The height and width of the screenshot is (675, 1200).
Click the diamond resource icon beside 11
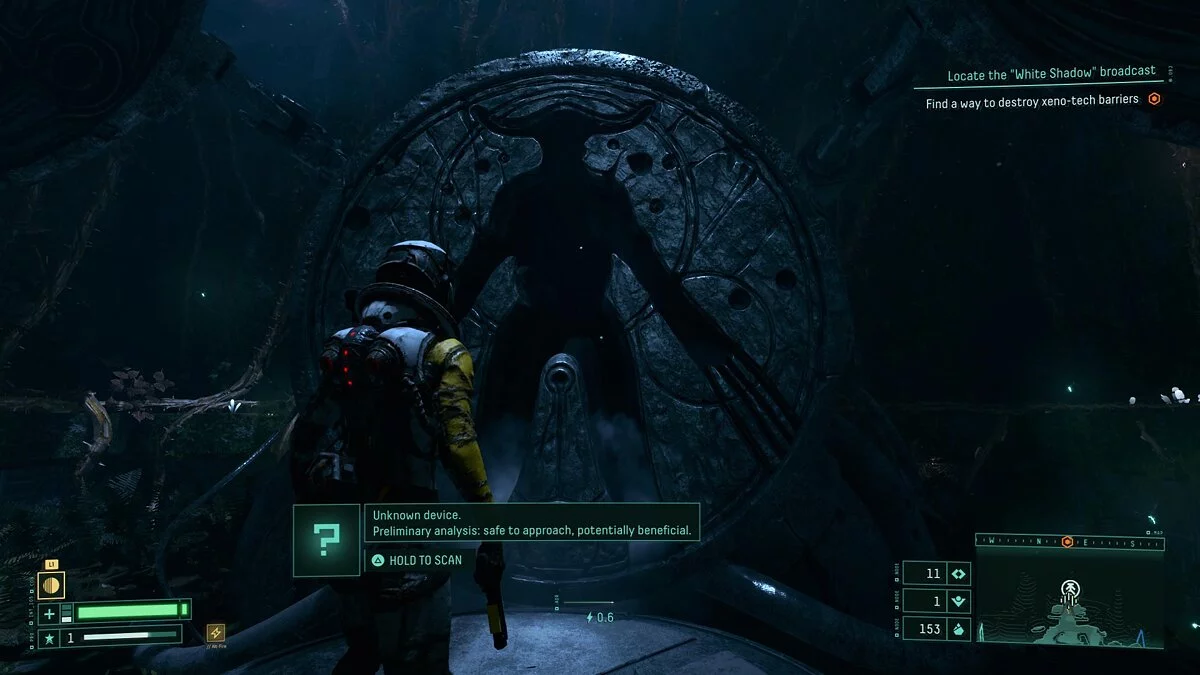(958, 574)
